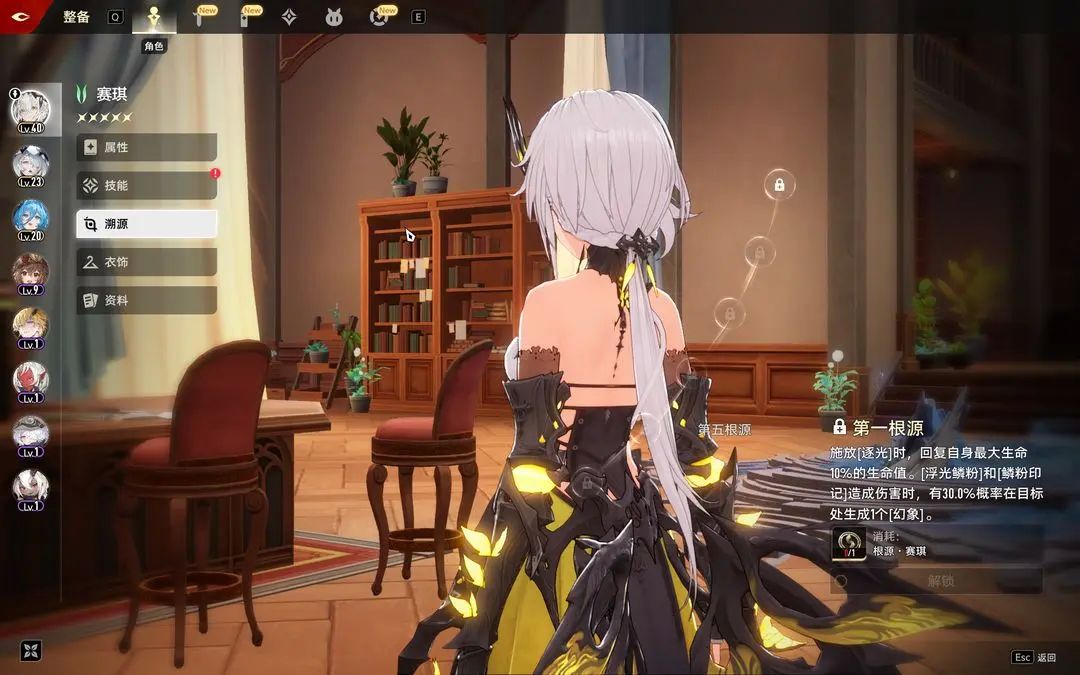The image size is (1080, 675).
Task: Click the 返回 back button
Action: pos(1034,657)
